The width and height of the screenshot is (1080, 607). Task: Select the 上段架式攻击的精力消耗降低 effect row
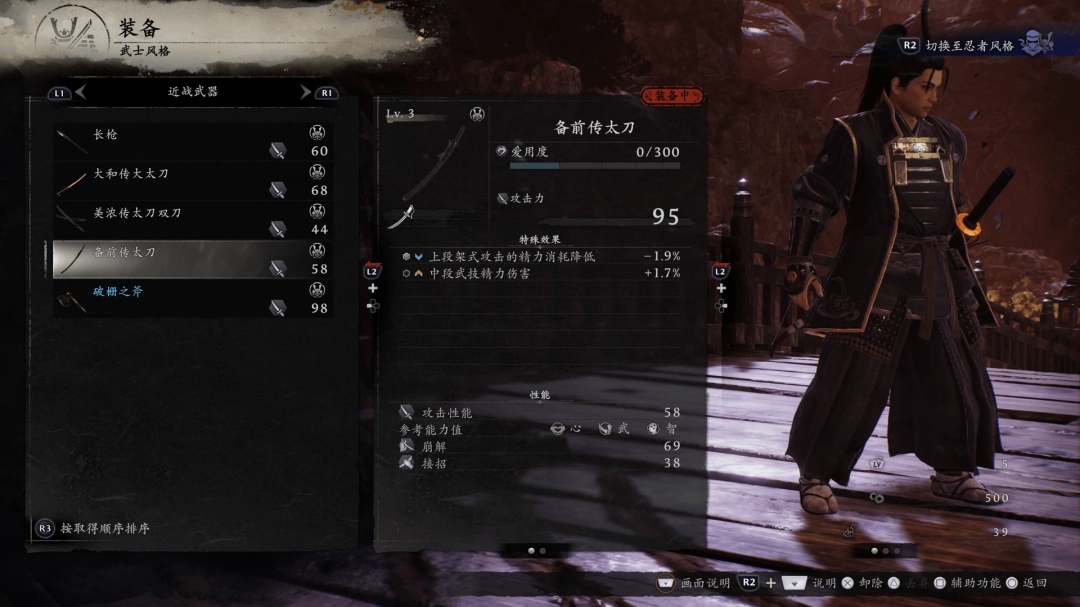[540, 256]
